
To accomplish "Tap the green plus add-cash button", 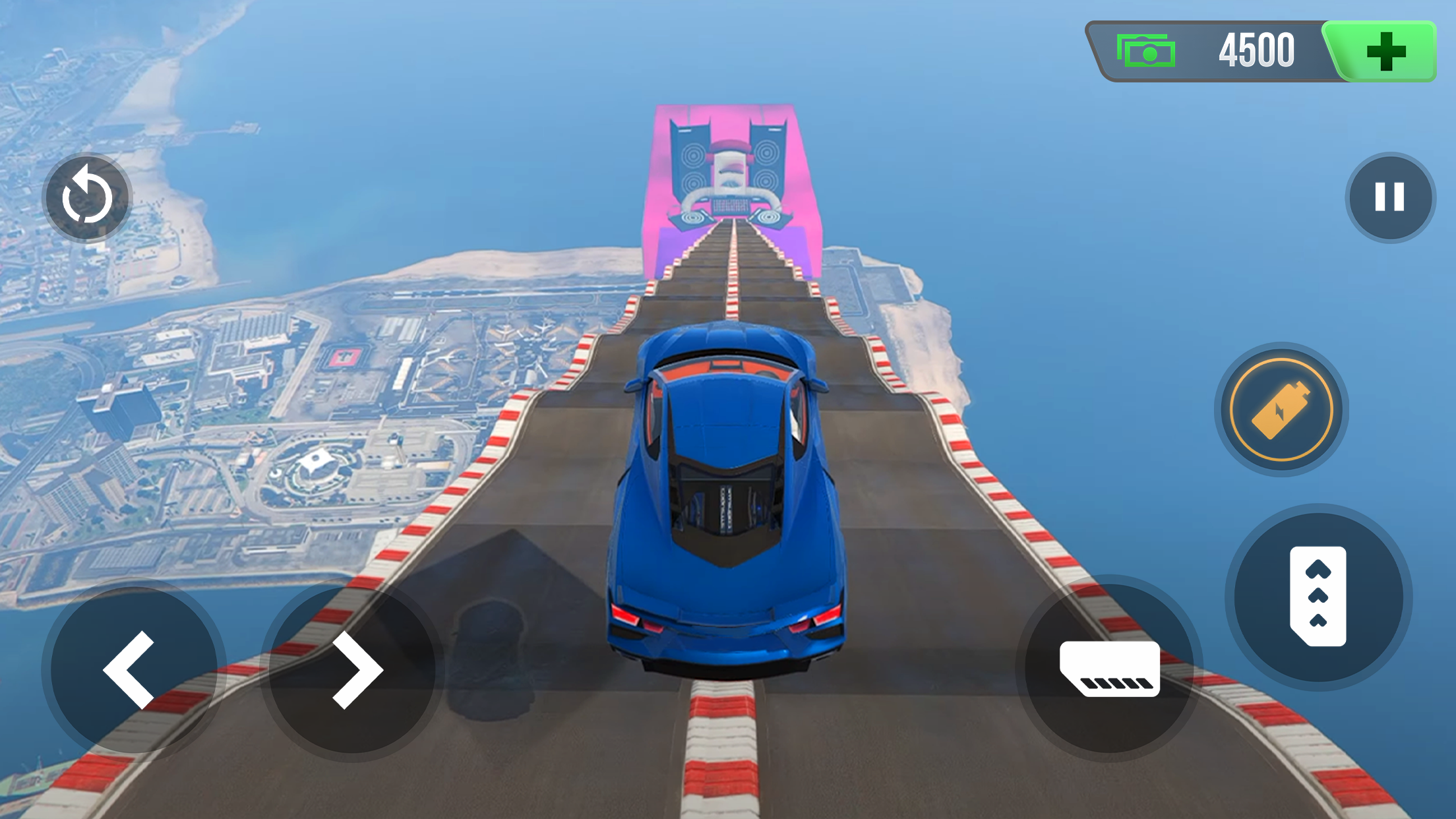I will [1385, 51].
